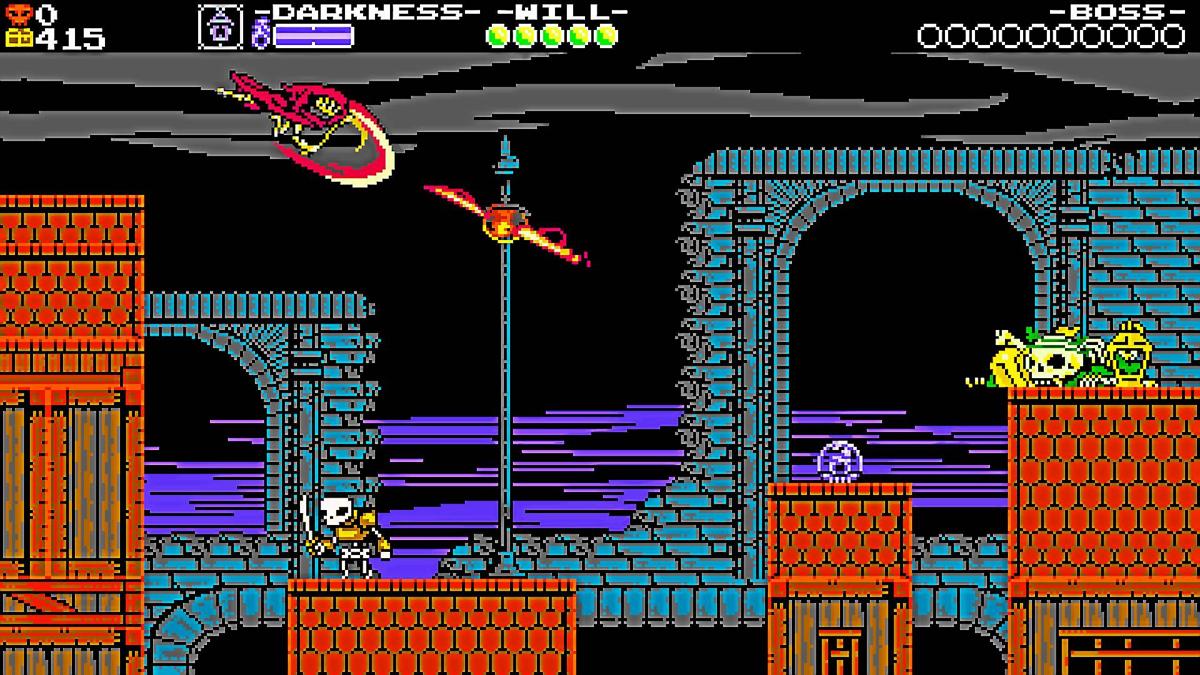1200x675 pixels.
Task: Select the equipped curio slot beside Darkness
Action: 221,27
